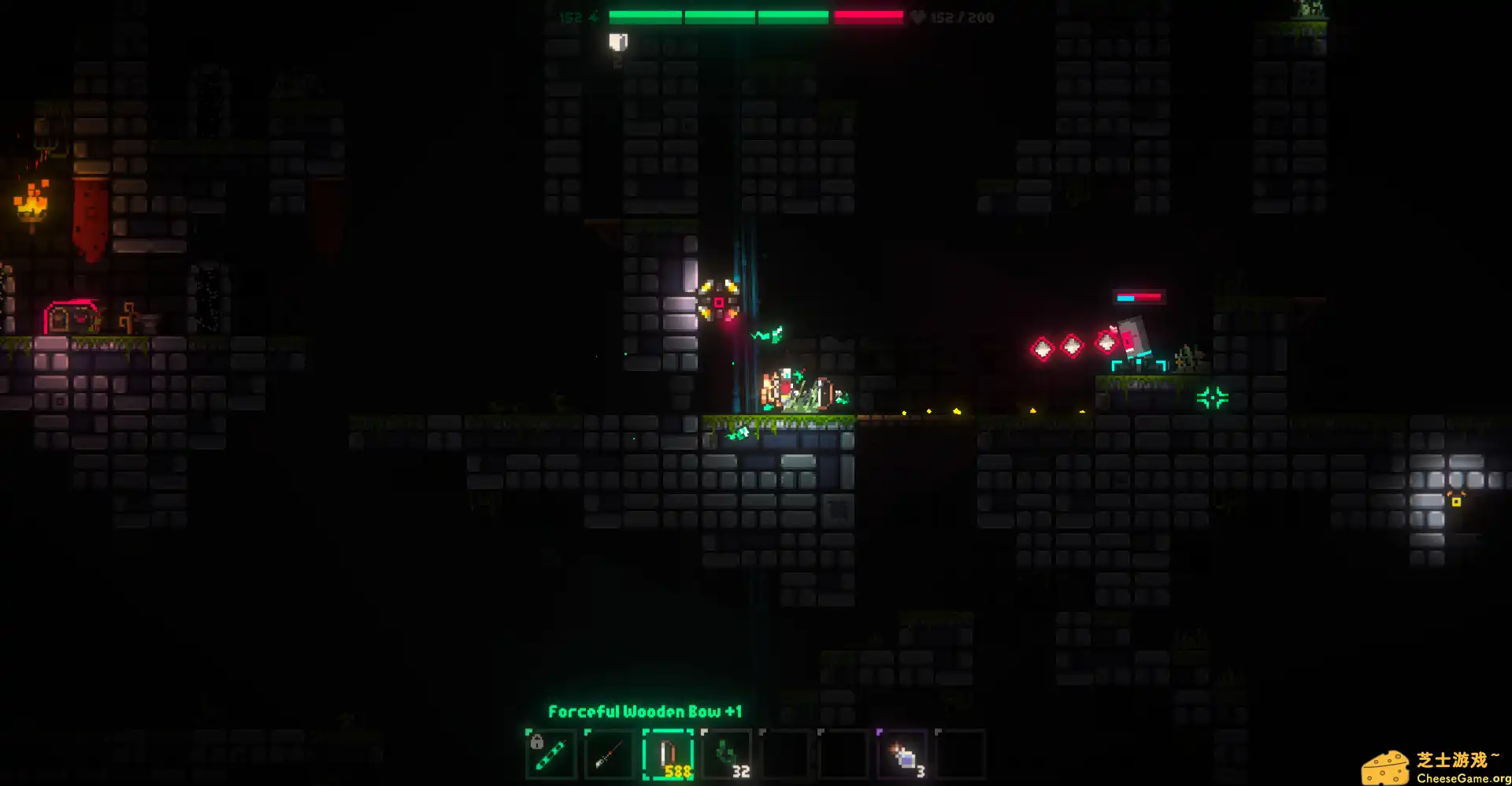Equip the spear in the hotbar

coord(609,754)
